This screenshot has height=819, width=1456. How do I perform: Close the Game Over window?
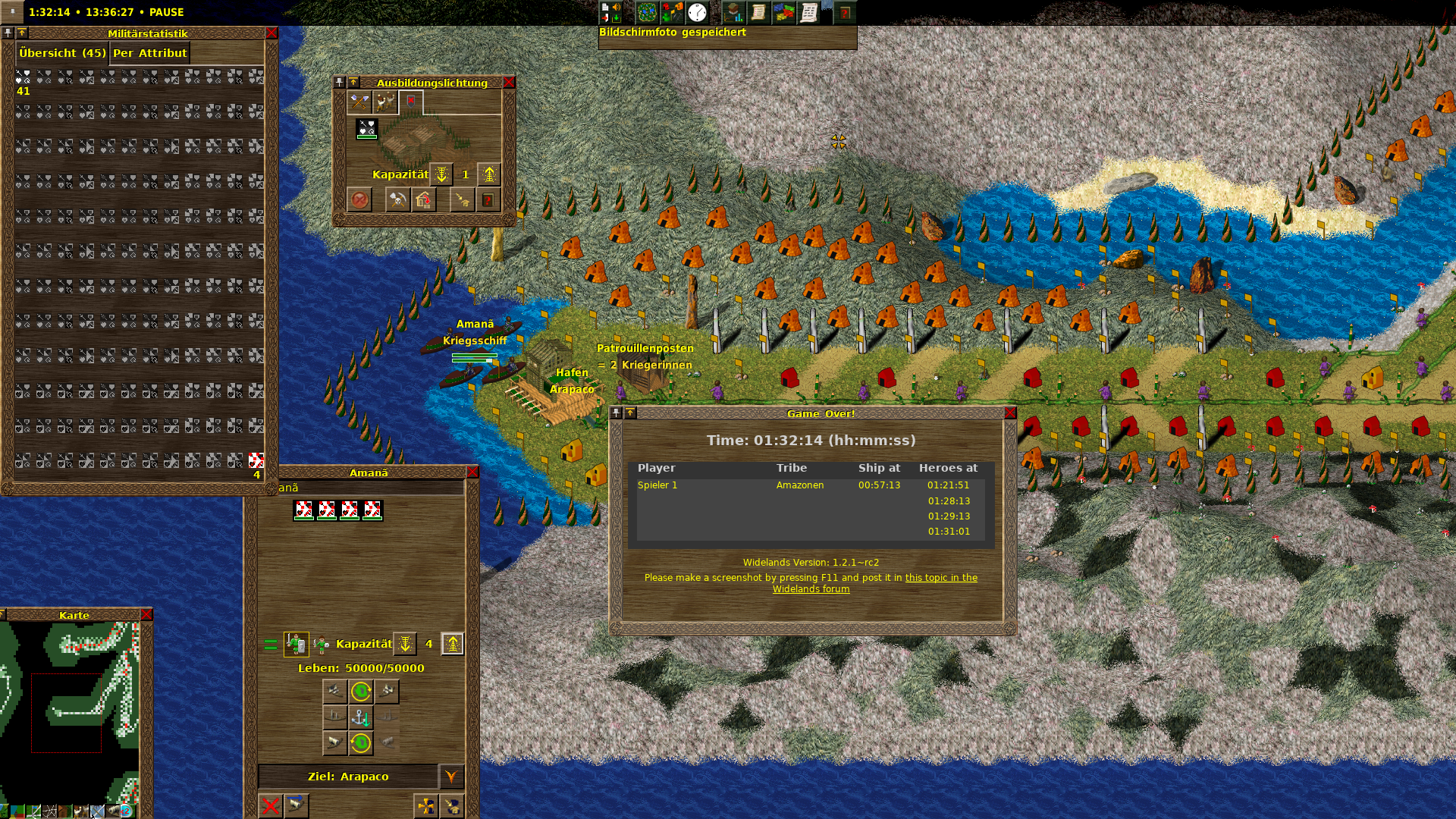click(1009, 413)
